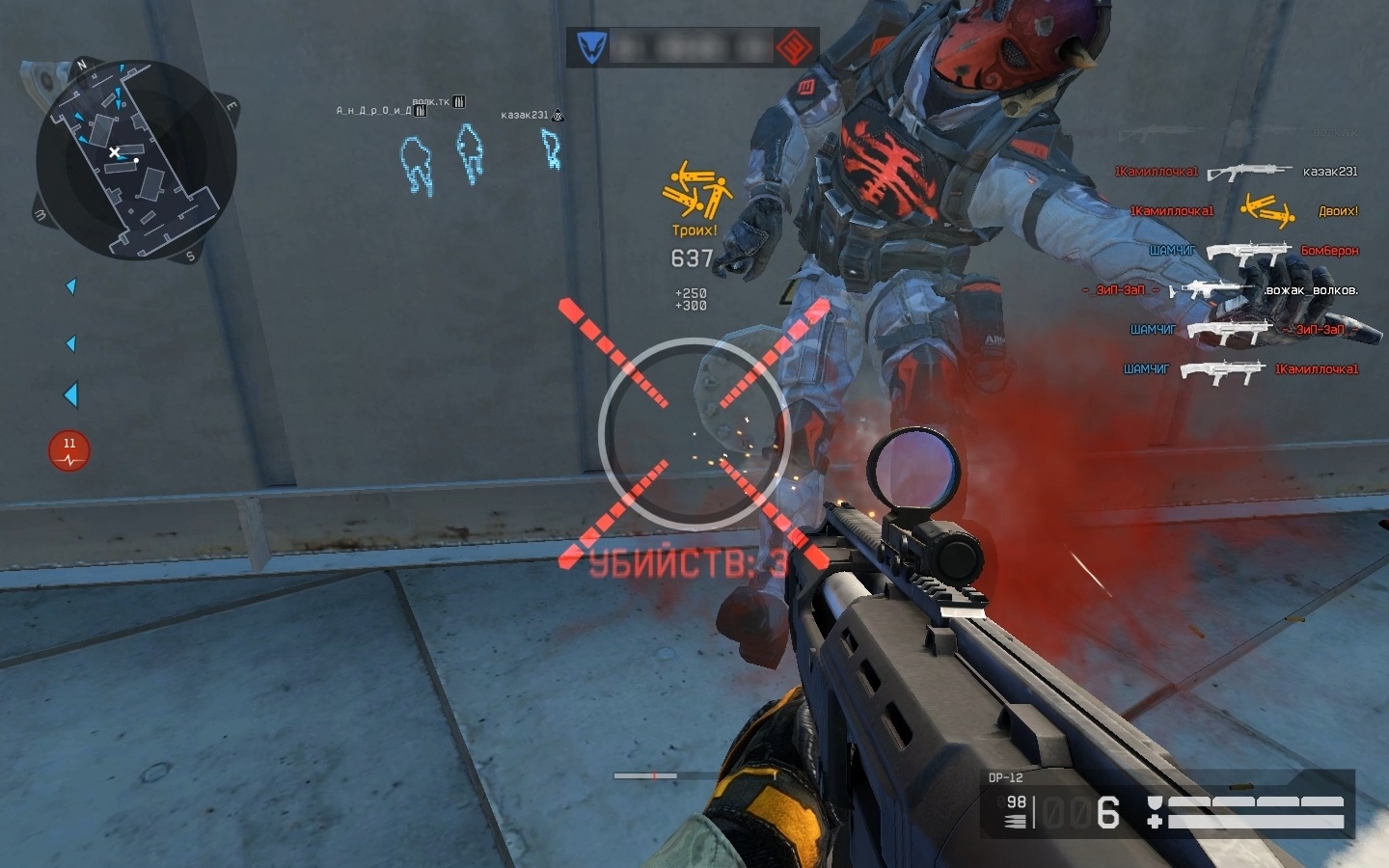Click the skull marker beside казак231 nametag
The image size is (1389, 868).
[x=556, y=114]
